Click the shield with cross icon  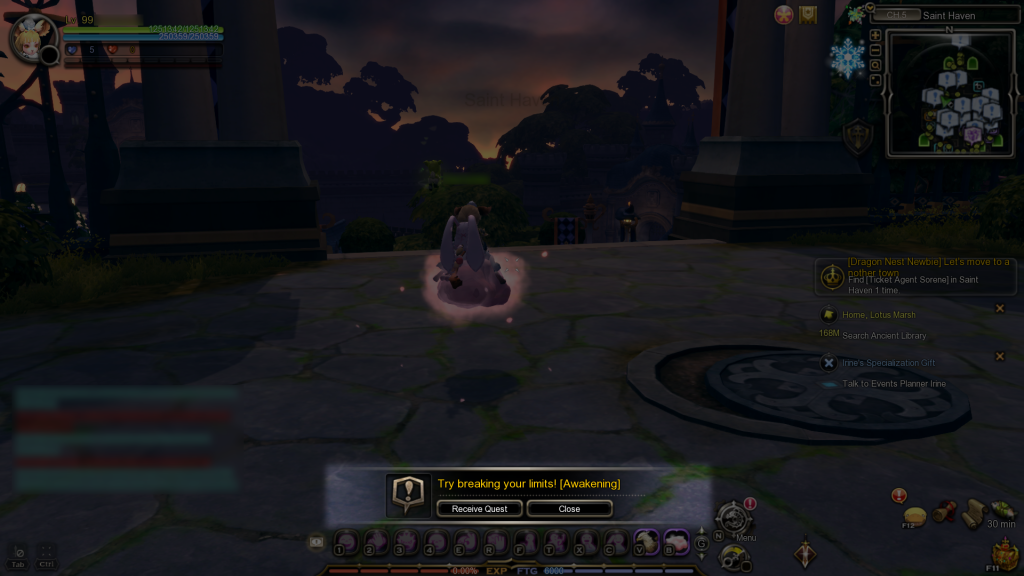(856, 138)
